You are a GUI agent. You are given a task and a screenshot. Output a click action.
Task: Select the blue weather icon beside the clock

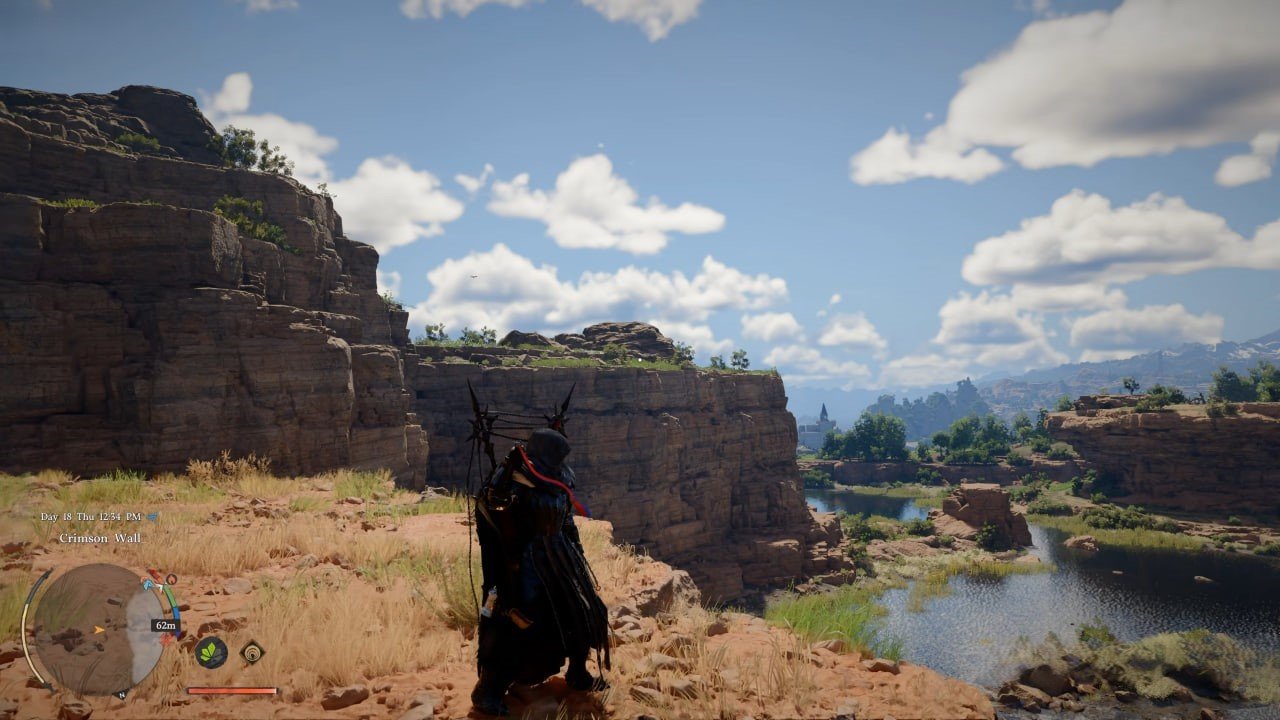tap(152, 517)
